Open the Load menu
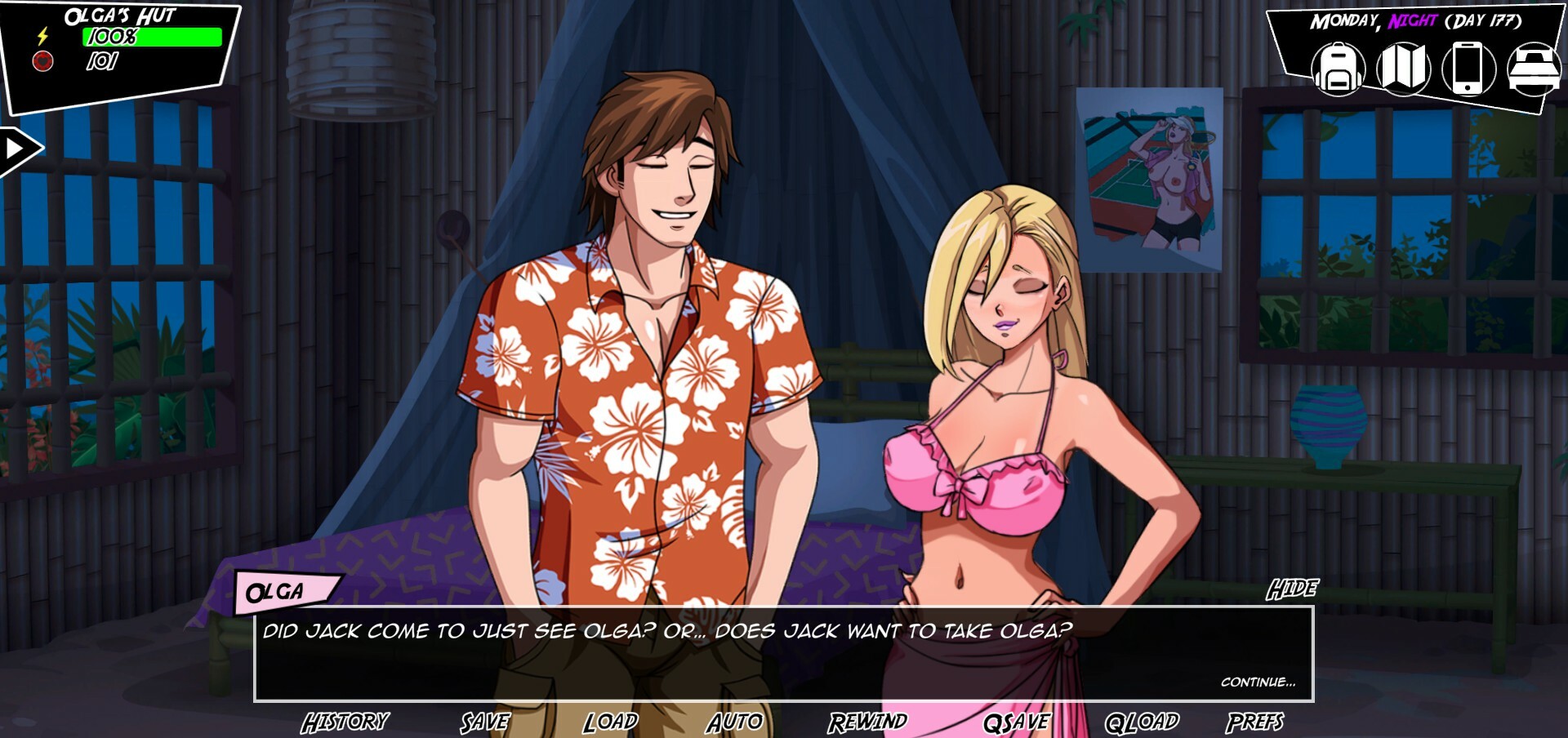Viewport: 1568px width, 738px height. tap(610, 722)
